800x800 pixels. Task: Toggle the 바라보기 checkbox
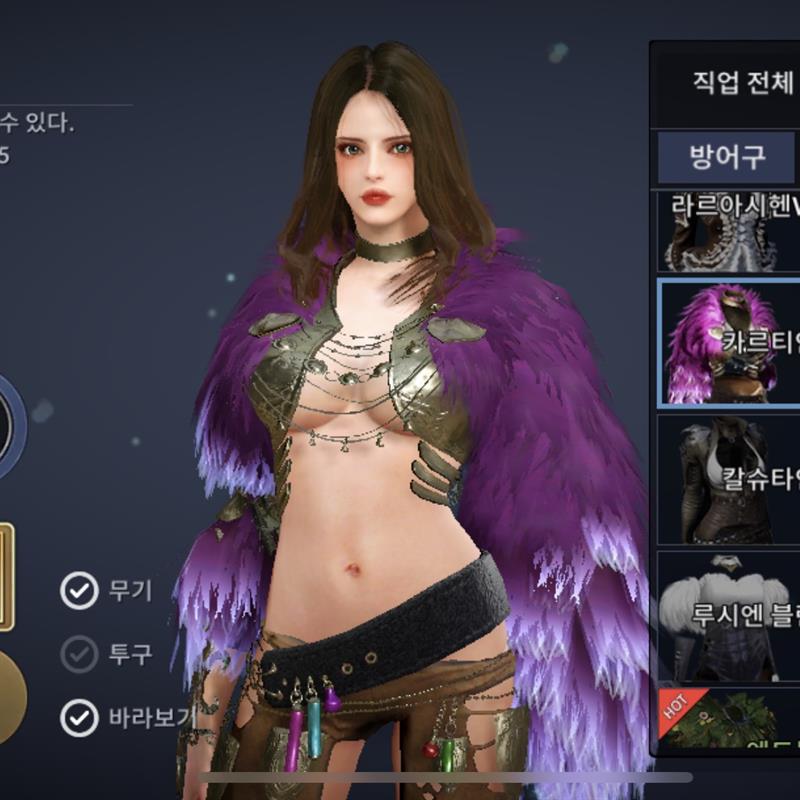tap(79, 717)
